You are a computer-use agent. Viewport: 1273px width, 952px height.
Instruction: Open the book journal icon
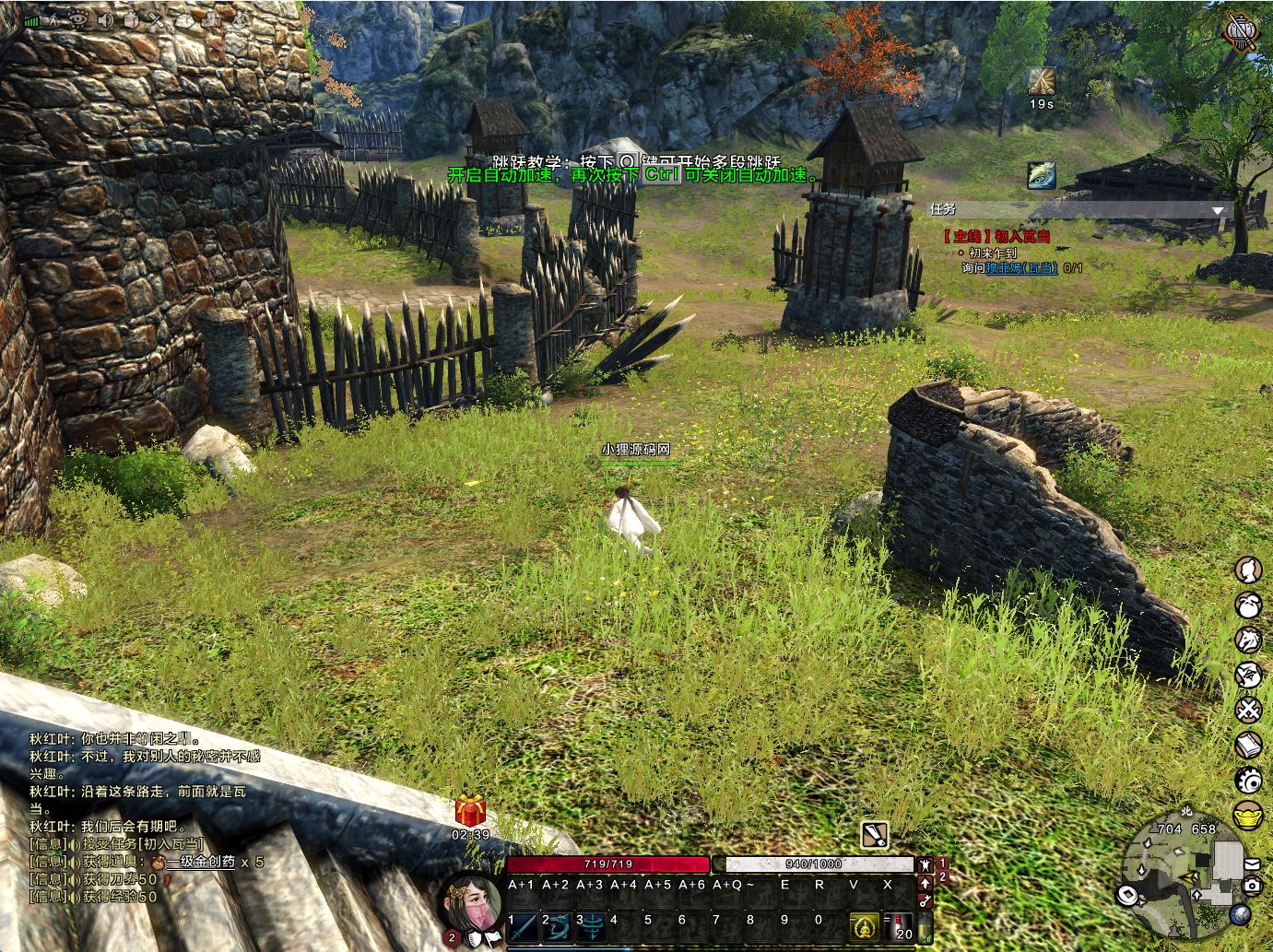(x=1248, y=745)
